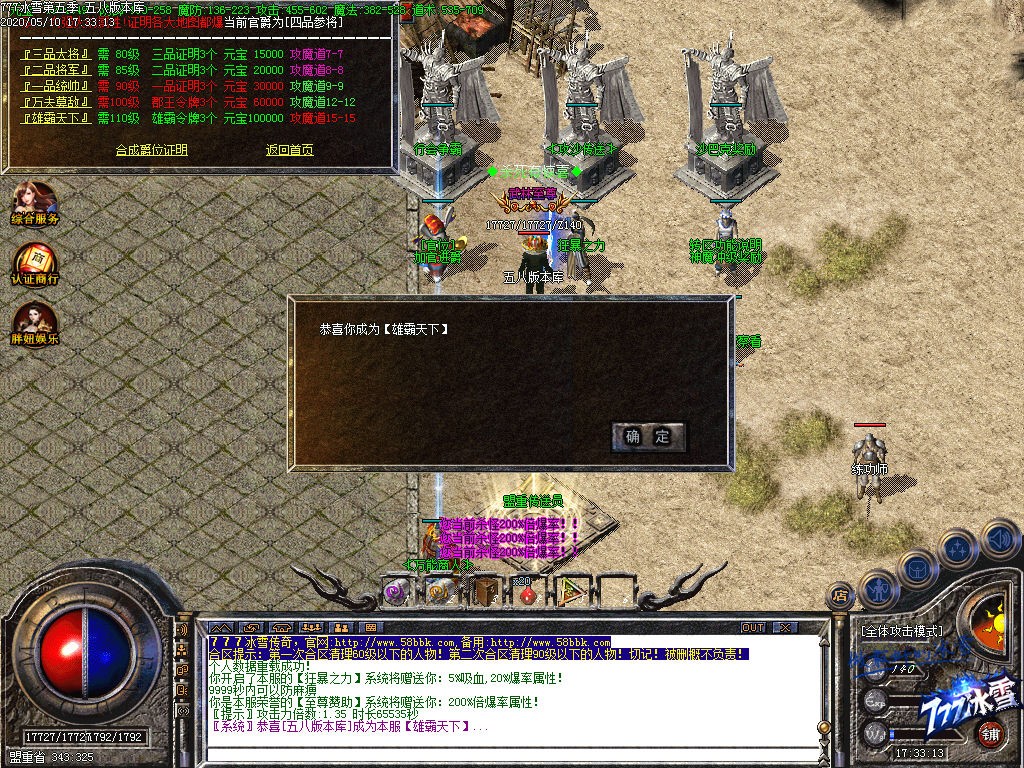Pick the 『一品统帅』 rank option
Screen dimensions: 1024x768
[x=56, y=86]
